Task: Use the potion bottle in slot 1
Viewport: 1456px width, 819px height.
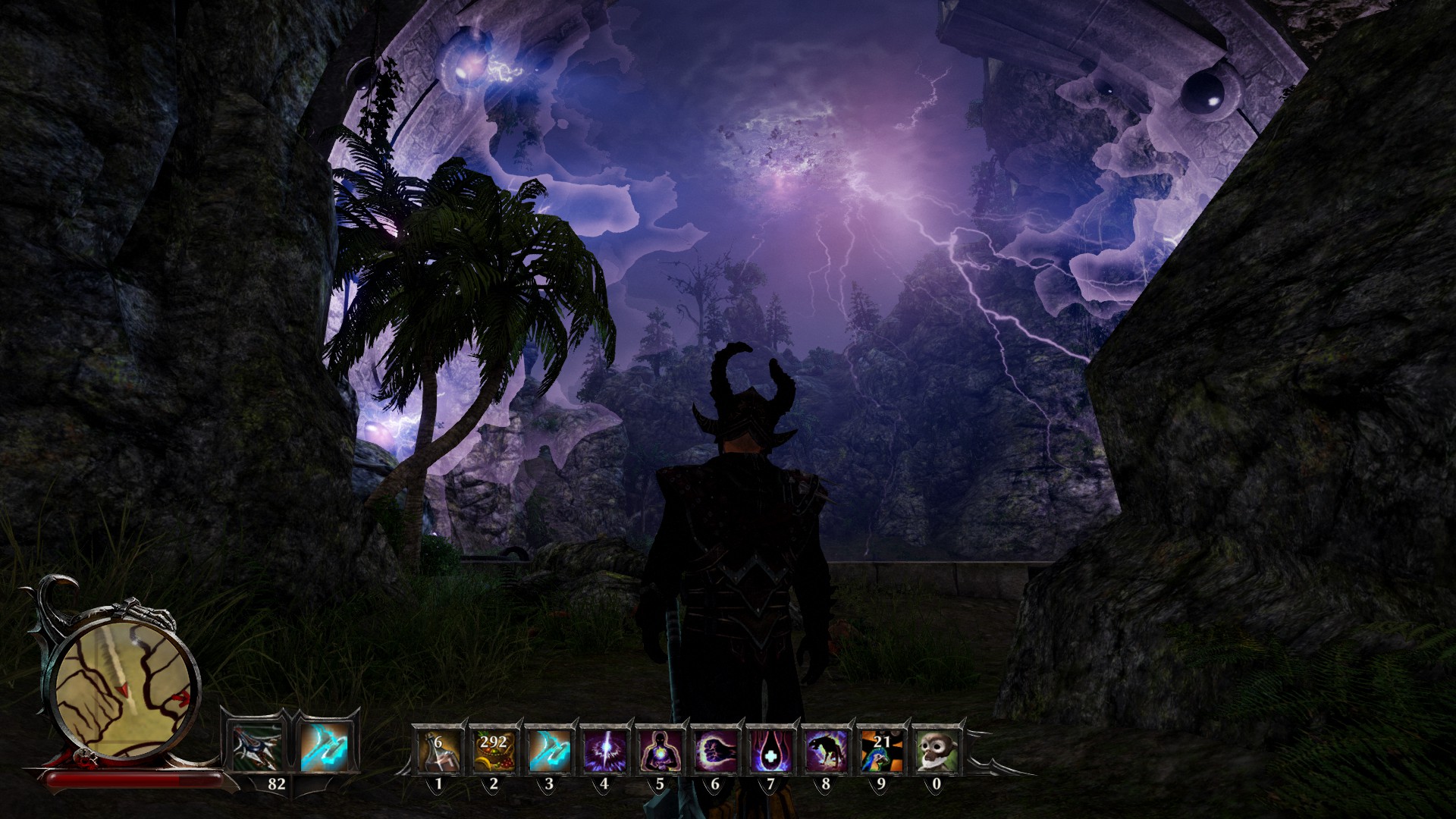Action: pos(439,750)
